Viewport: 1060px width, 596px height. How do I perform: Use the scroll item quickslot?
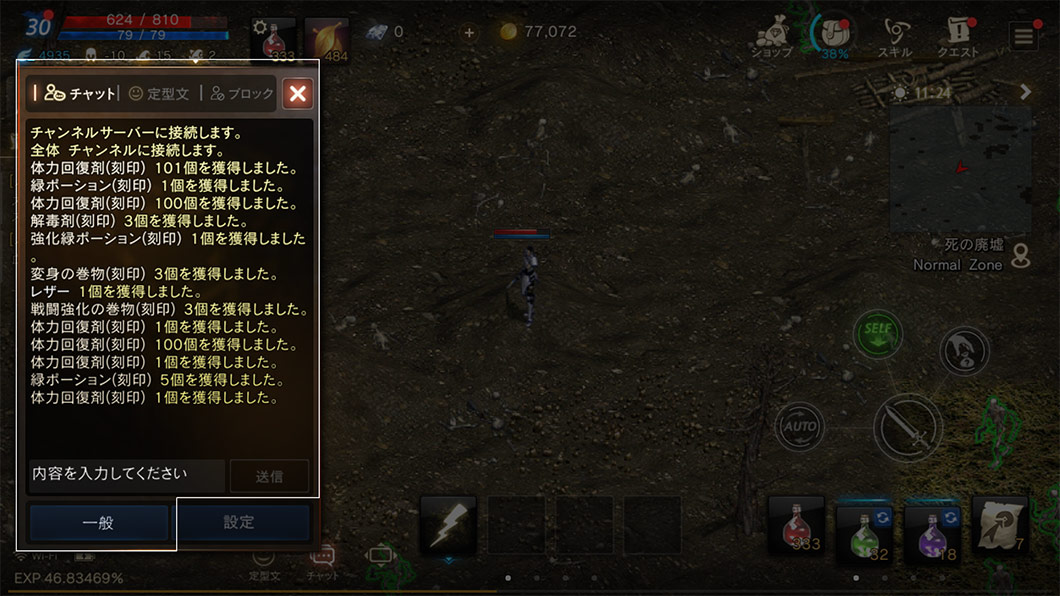coord(999,525)
